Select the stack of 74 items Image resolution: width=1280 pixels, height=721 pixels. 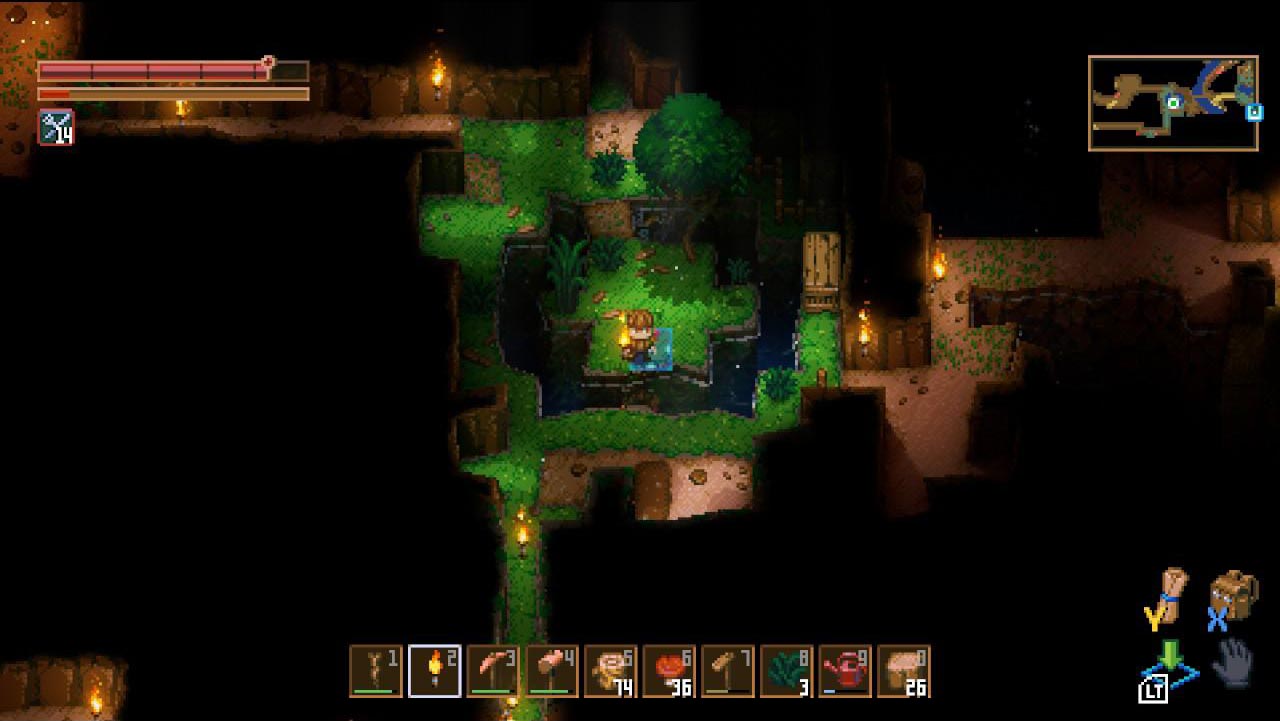[610, 670]
